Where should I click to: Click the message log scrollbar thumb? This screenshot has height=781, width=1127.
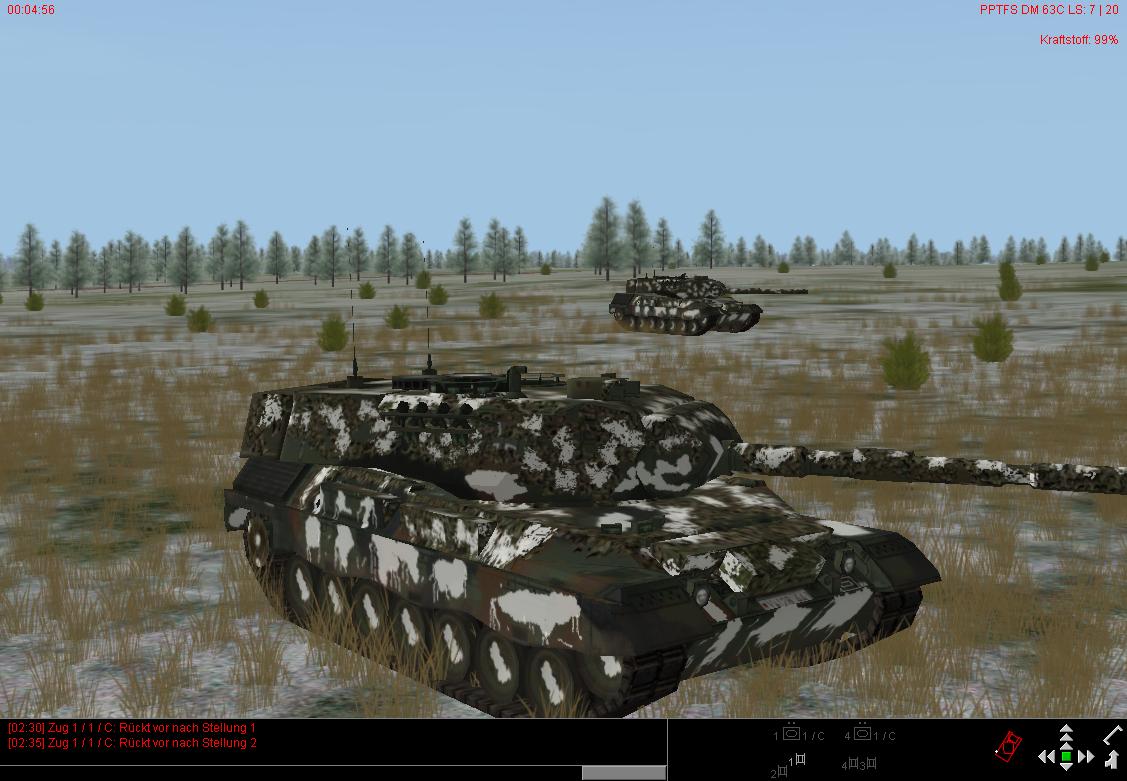pyautogui.click(x=624, y=772)
